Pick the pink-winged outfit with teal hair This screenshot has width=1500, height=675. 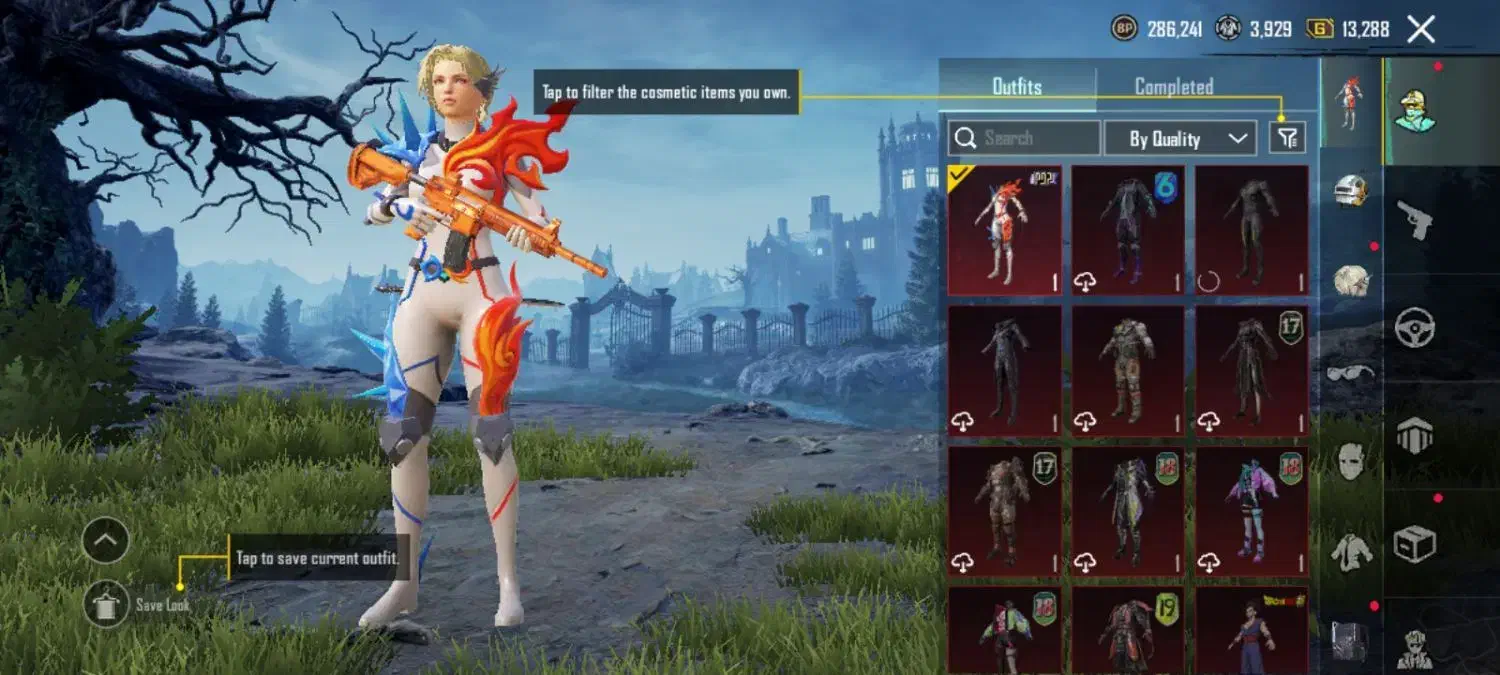(x=1251, y=511)
